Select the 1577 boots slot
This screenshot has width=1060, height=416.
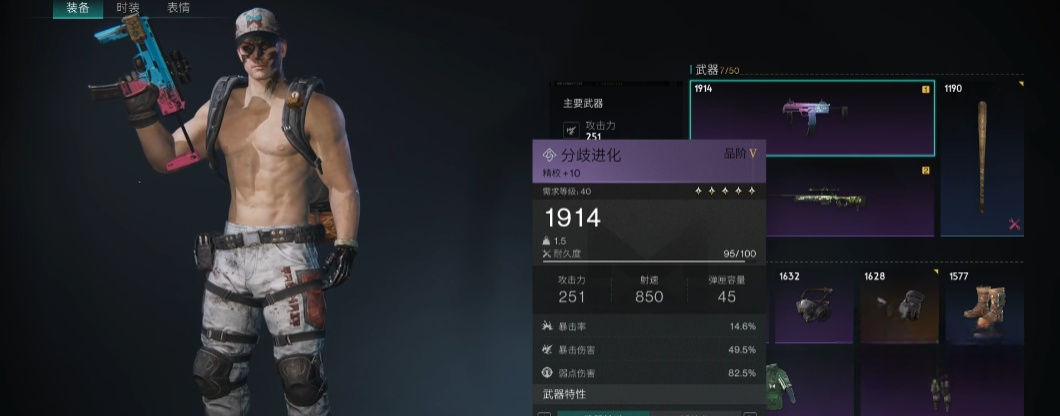coord(984,306)
